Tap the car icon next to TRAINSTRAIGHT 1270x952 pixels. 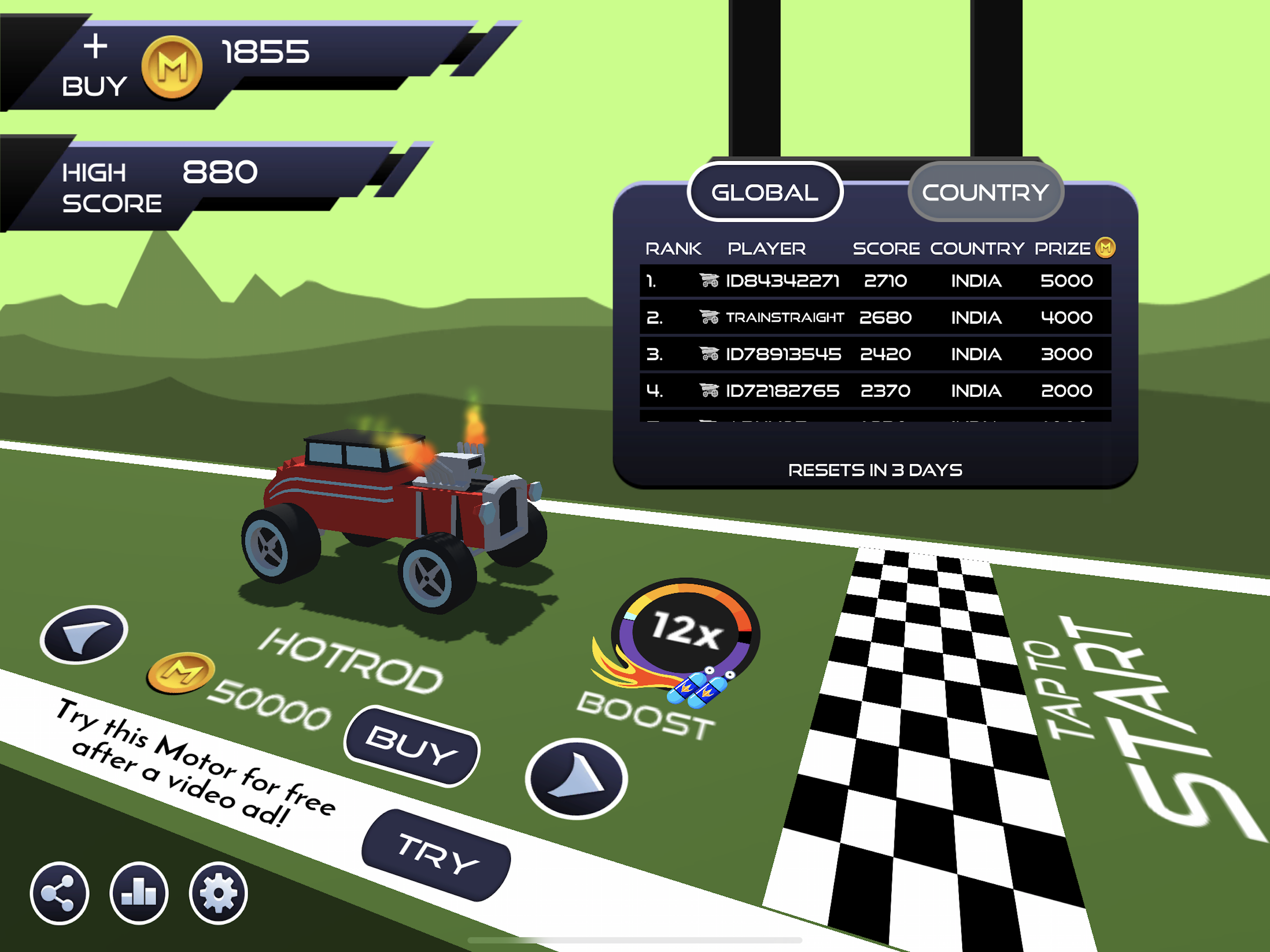pos(710,317)
